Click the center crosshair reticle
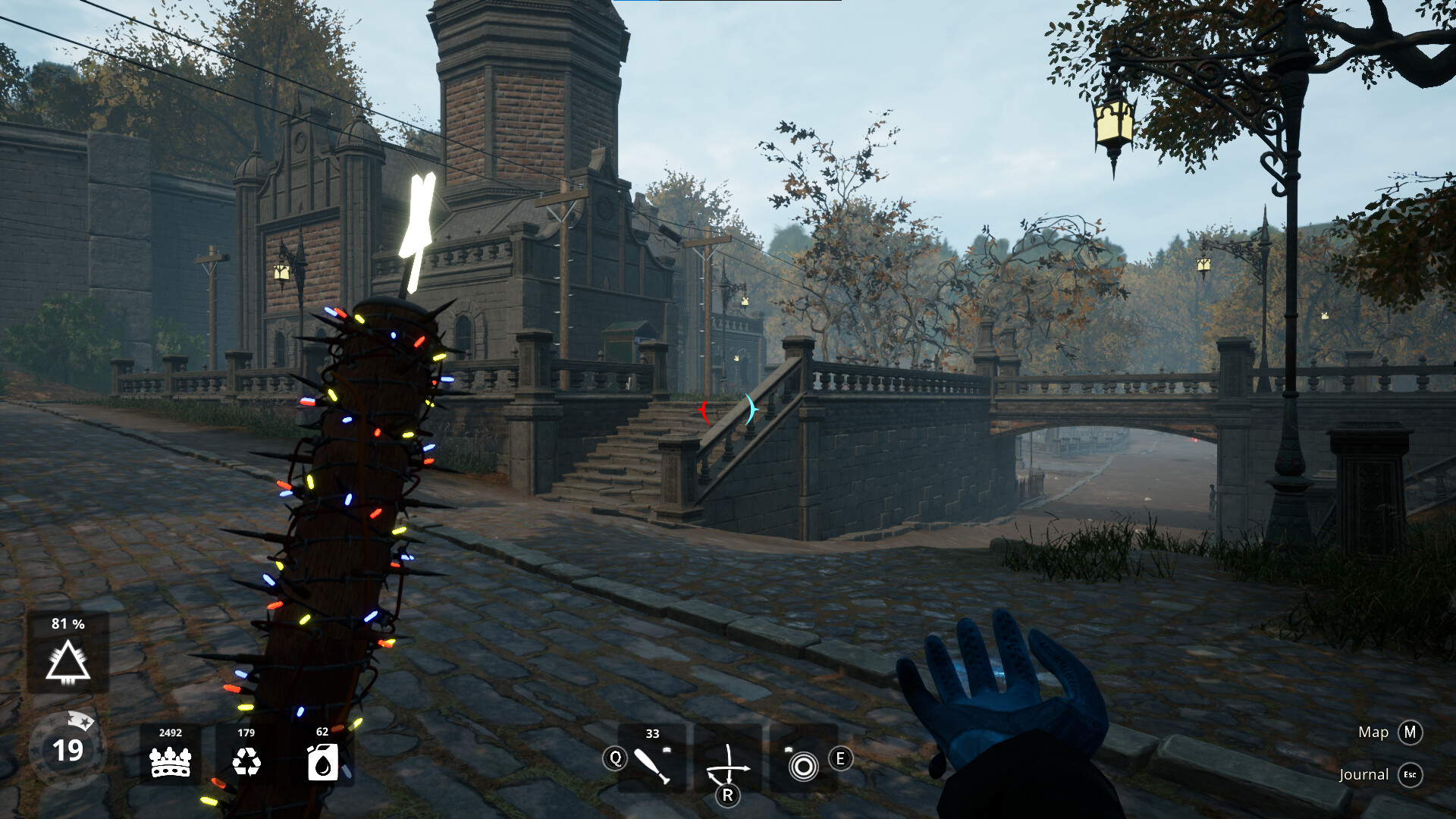 pos(728,409)
